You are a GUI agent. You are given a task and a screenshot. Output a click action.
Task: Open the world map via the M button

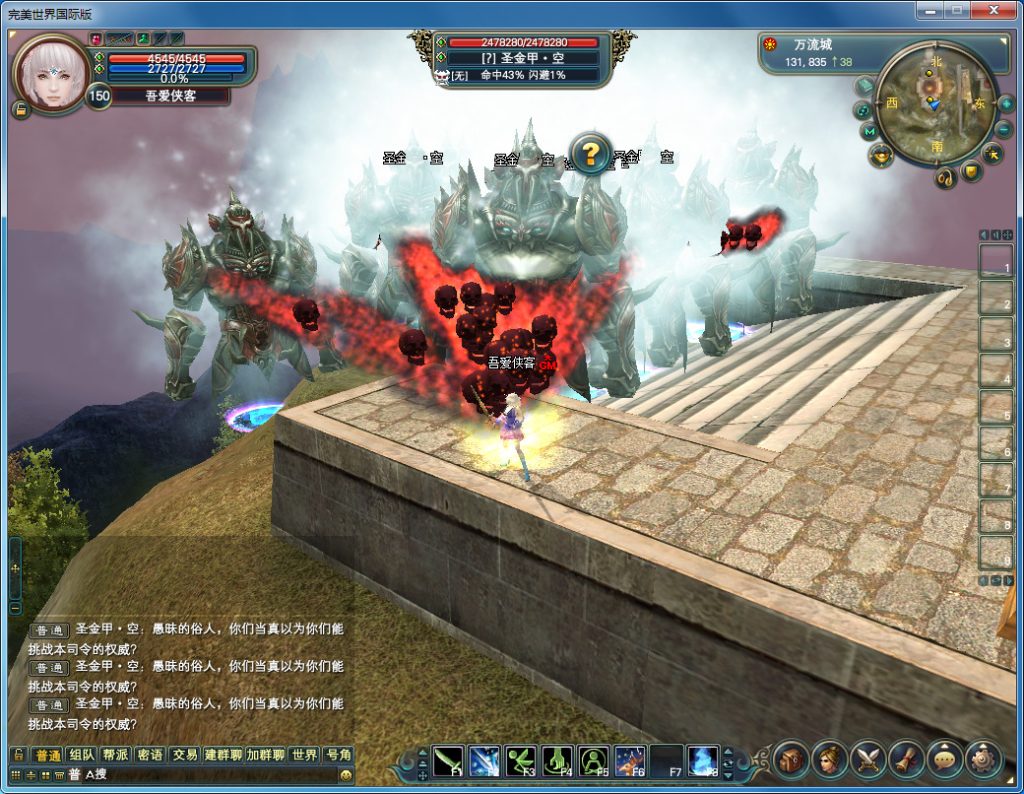pos(869,131)
